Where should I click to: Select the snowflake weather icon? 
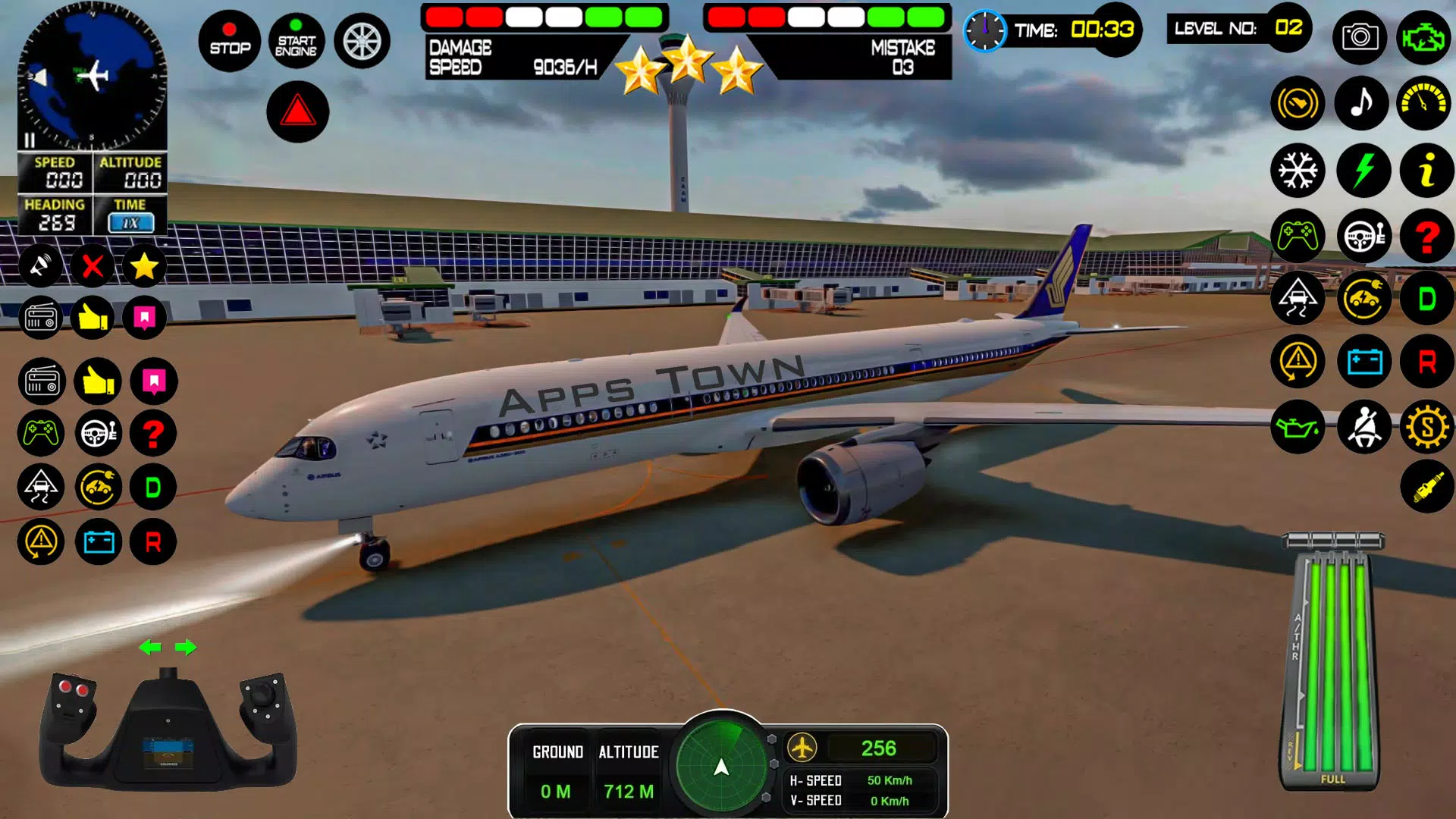click(1298, 171)
